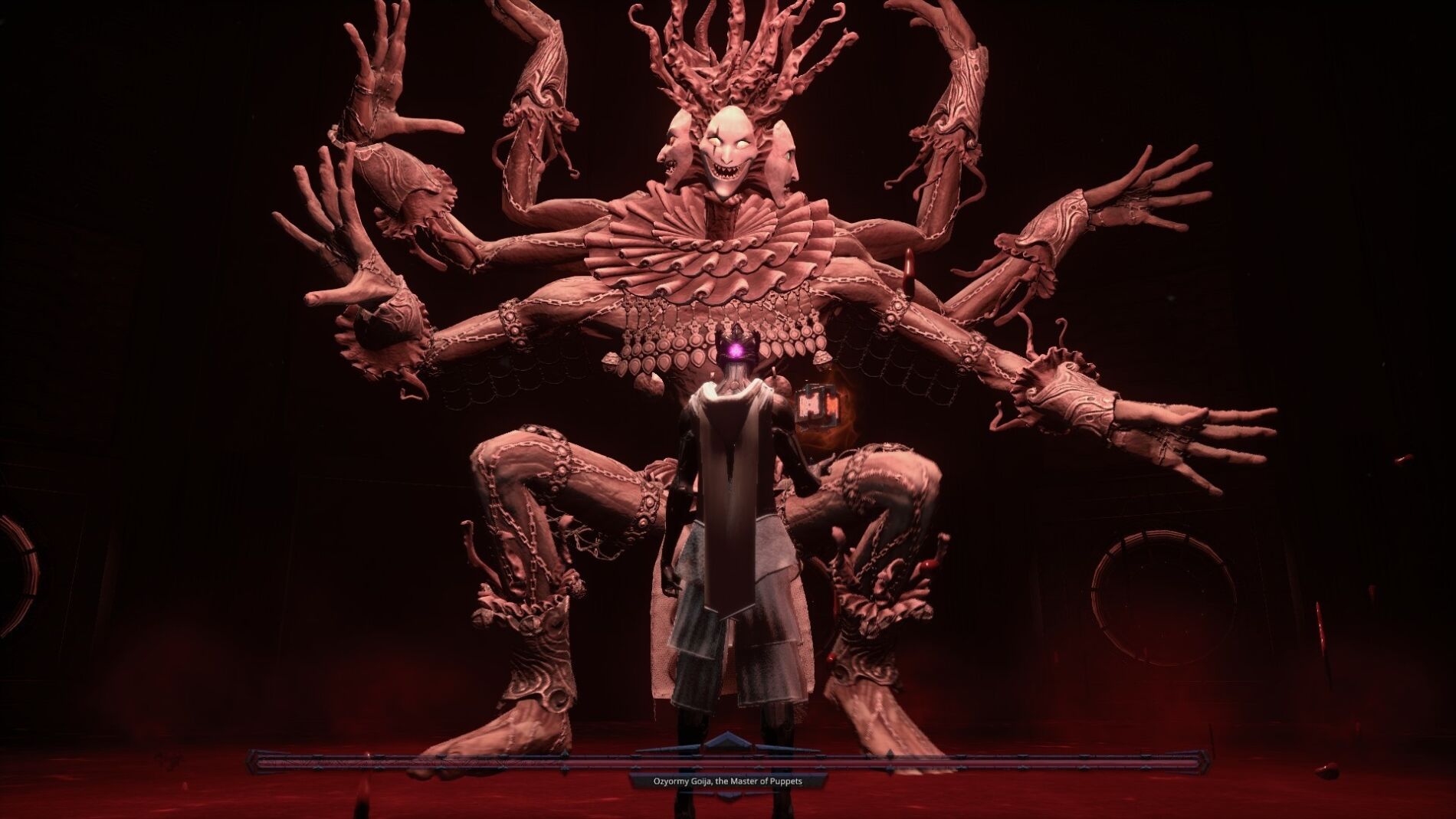Viewport: 1456px width, 819px height.
Task: Select the purple gem on the character's head
Action: click(x=733, y=351)
